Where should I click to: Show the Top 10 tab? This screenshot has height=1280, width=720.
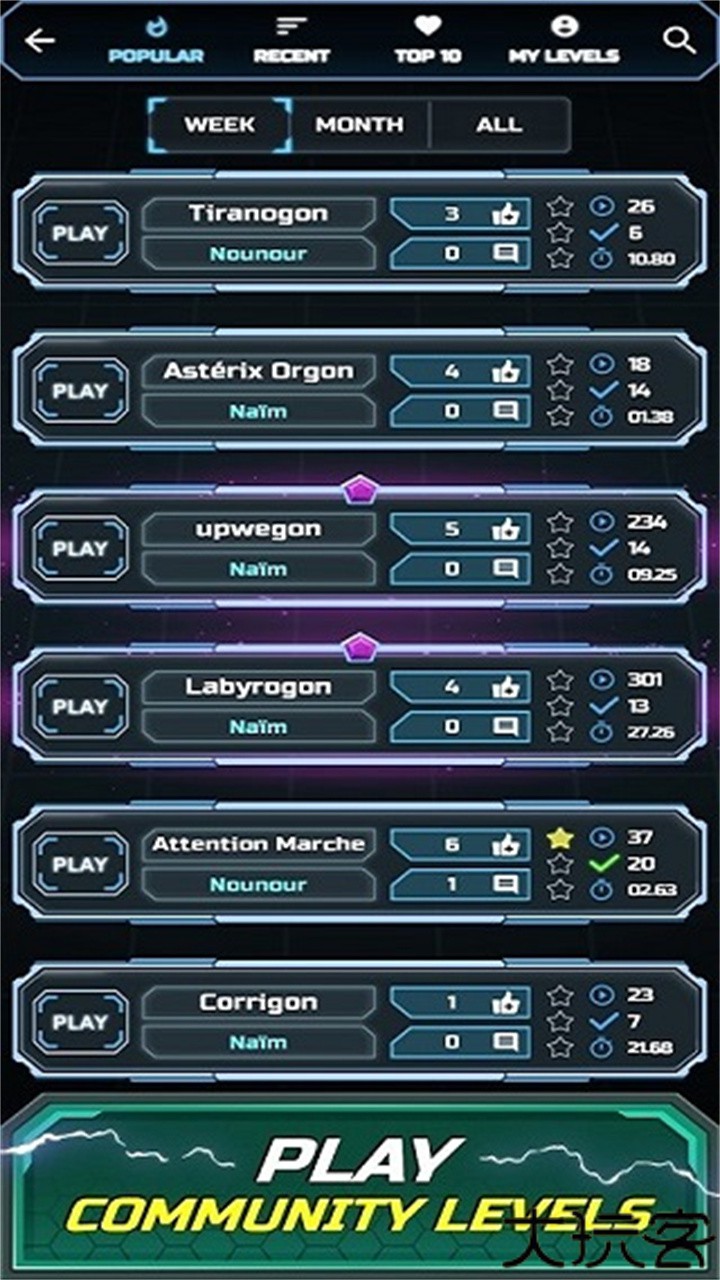[428, 41]
